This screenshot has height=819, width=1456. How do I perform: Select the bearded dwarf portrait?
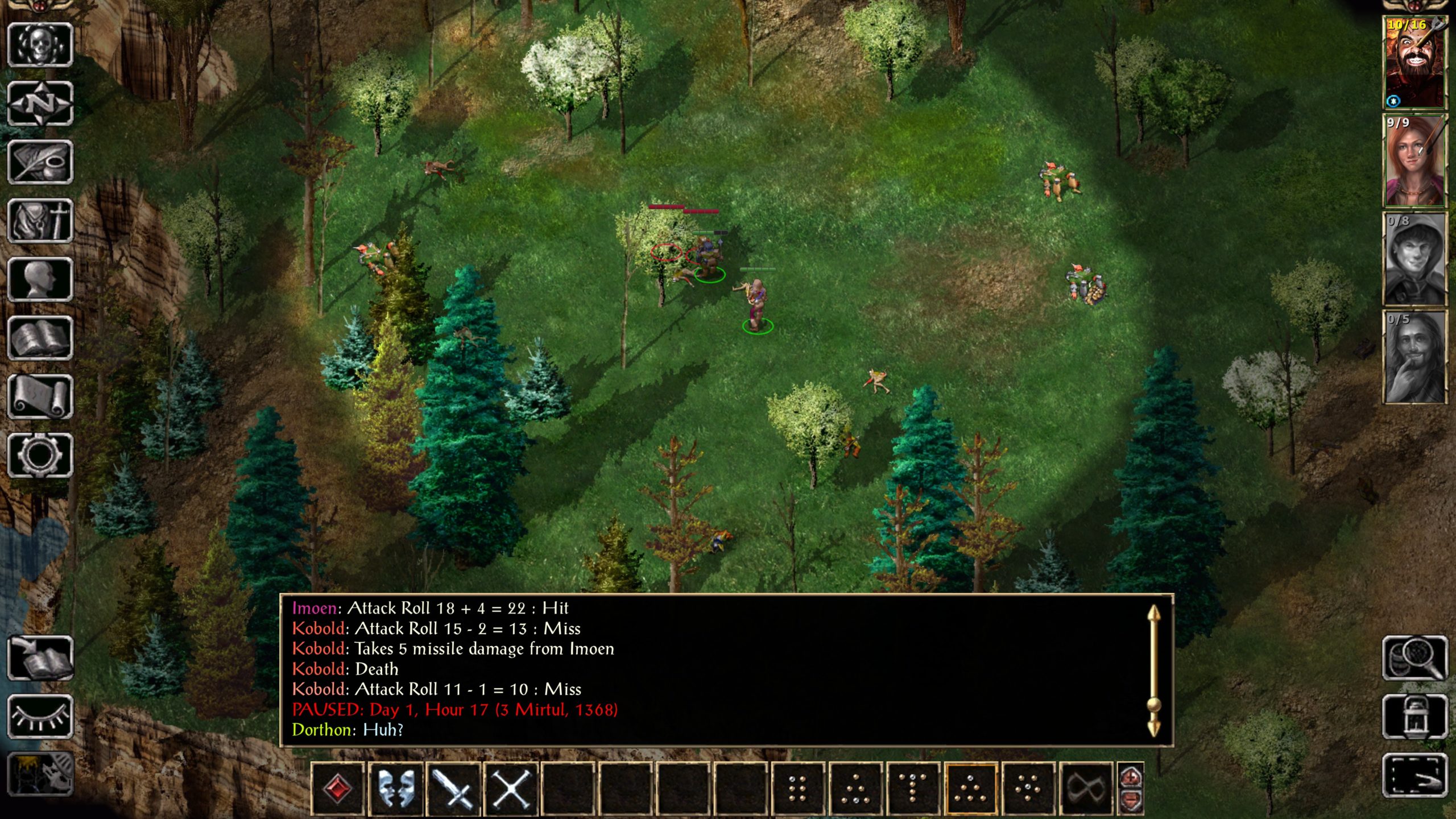point(1414,63)
